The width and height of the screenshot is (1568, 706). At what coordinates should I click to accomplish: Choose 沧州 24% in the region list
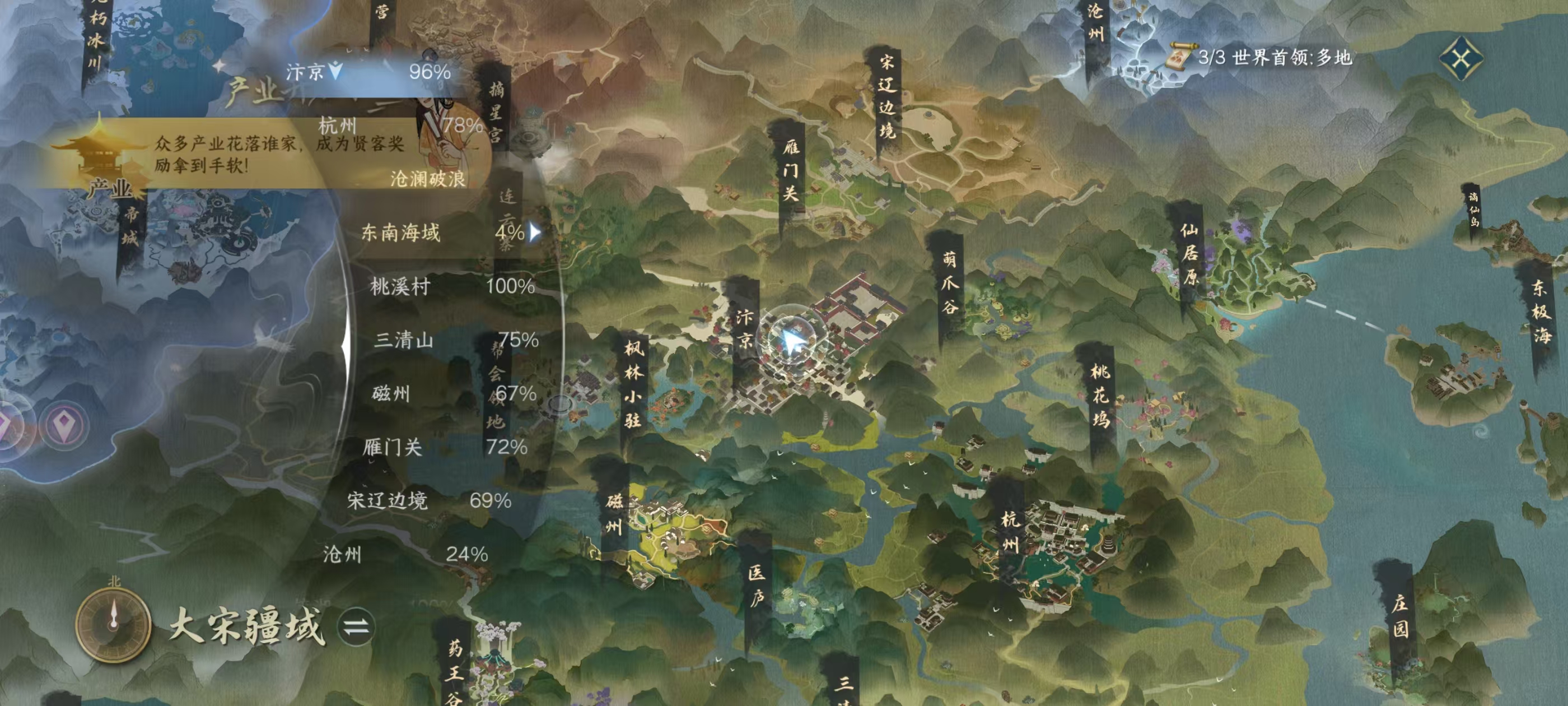405,554
